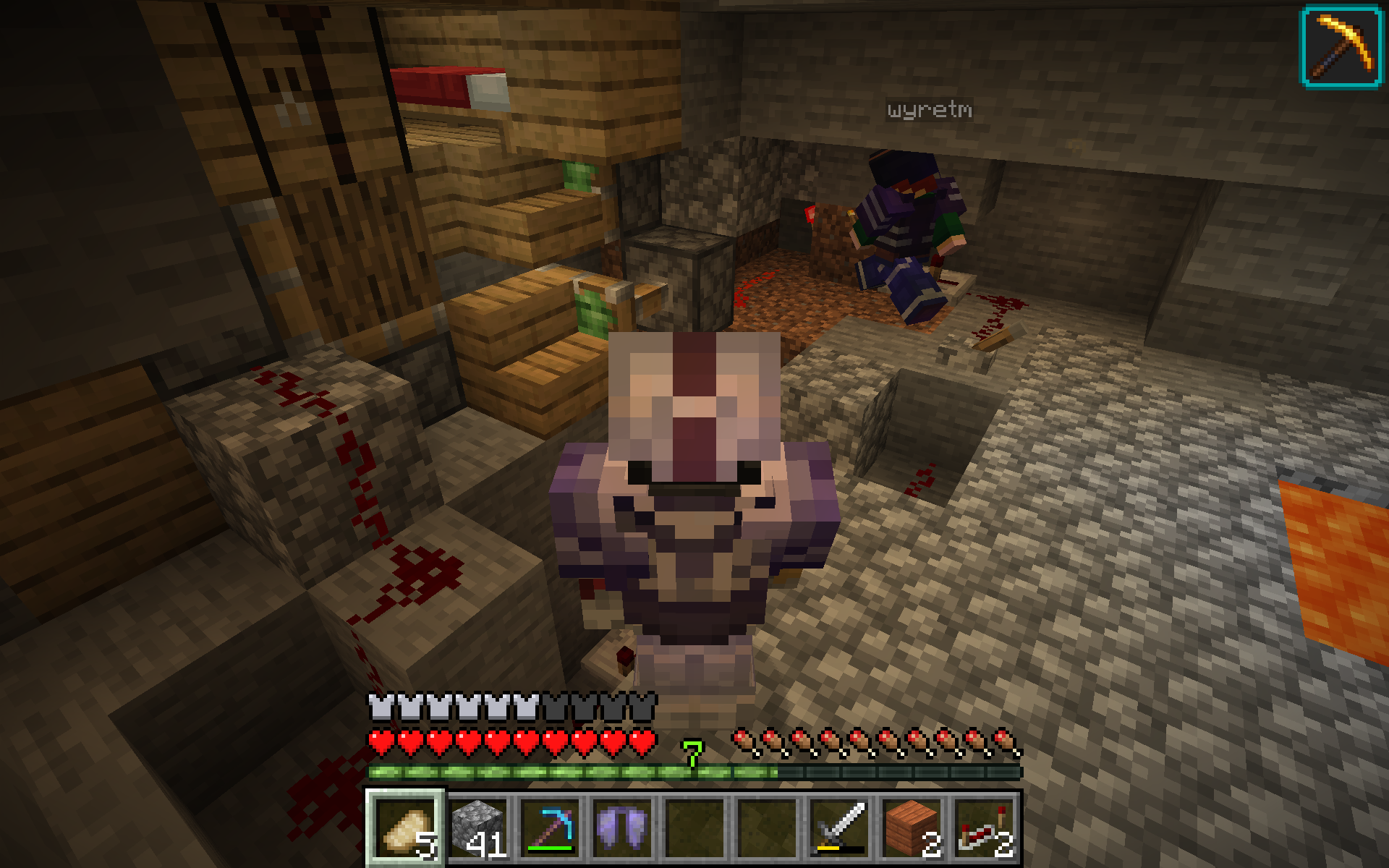
Task: Click the golden pickaxe icon in the corner
Action: 1342,47
